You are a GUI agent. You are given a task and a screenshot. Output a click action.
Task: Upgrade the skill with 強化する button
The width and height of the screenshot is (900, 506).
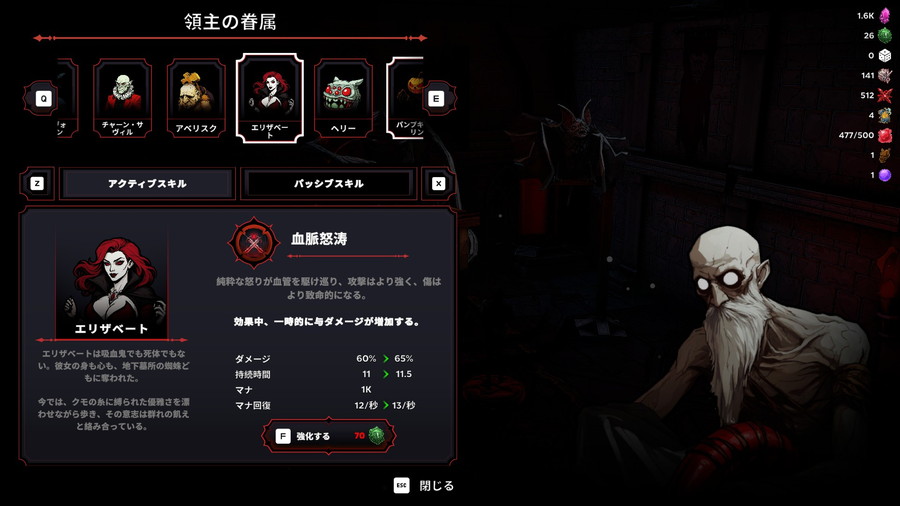click(329, 436)
